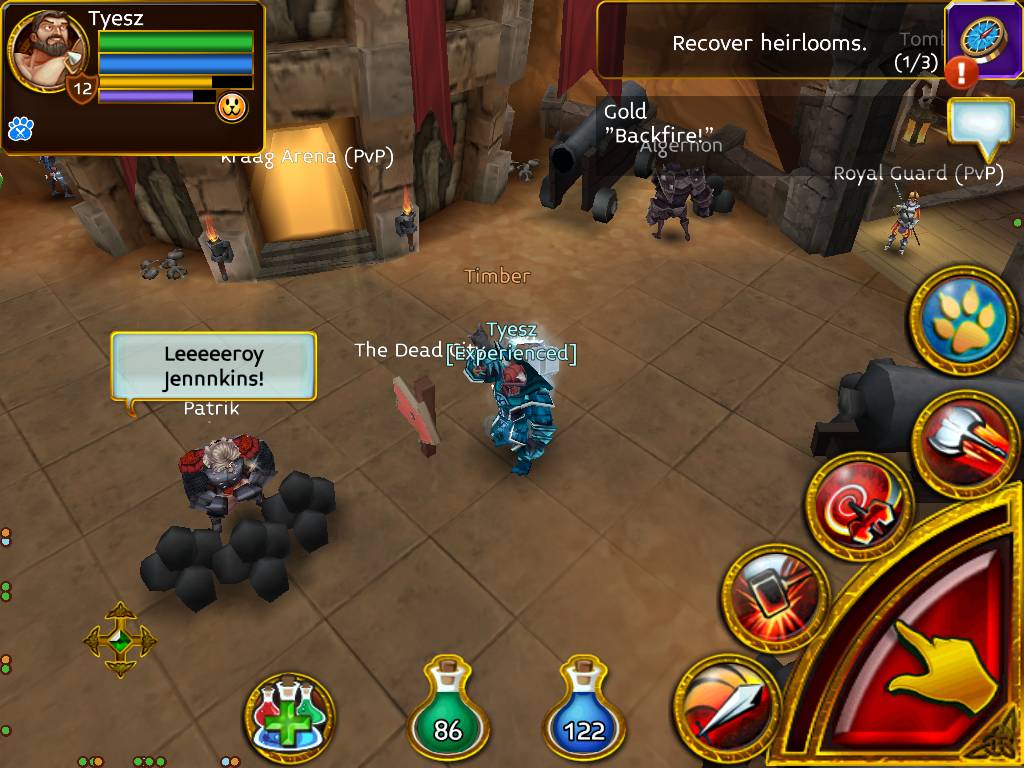The height and width of the screenshot is (768, 1024).
Task: Click the pet happiness face icon
Action: pos(232,107)
